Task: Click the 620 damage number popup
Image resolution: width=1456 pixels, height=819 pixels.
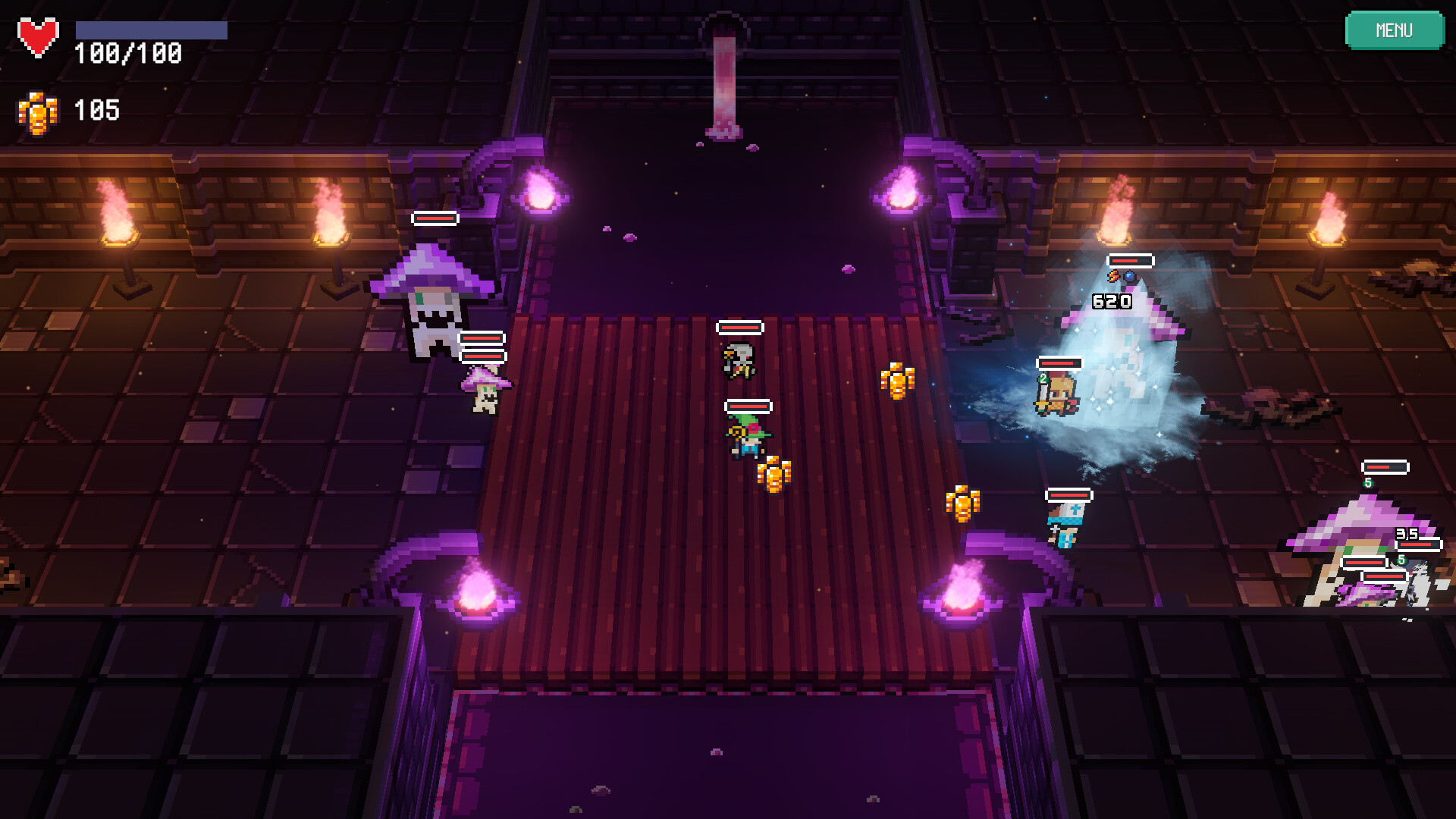Action: [x=1111, y=301]
